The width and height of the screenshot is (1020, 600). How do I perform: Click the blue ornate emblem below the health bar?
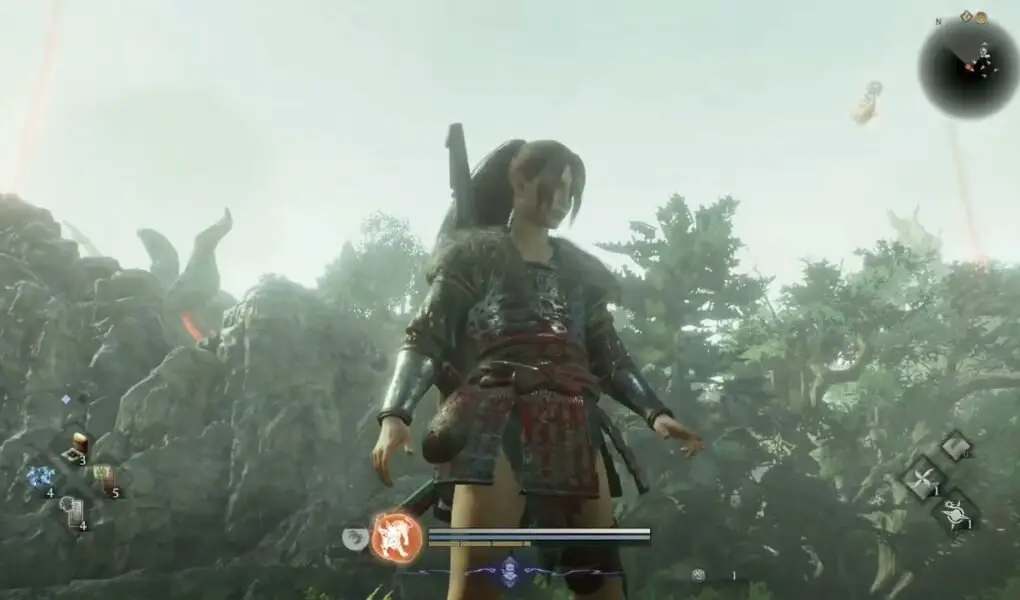(510, 570)
